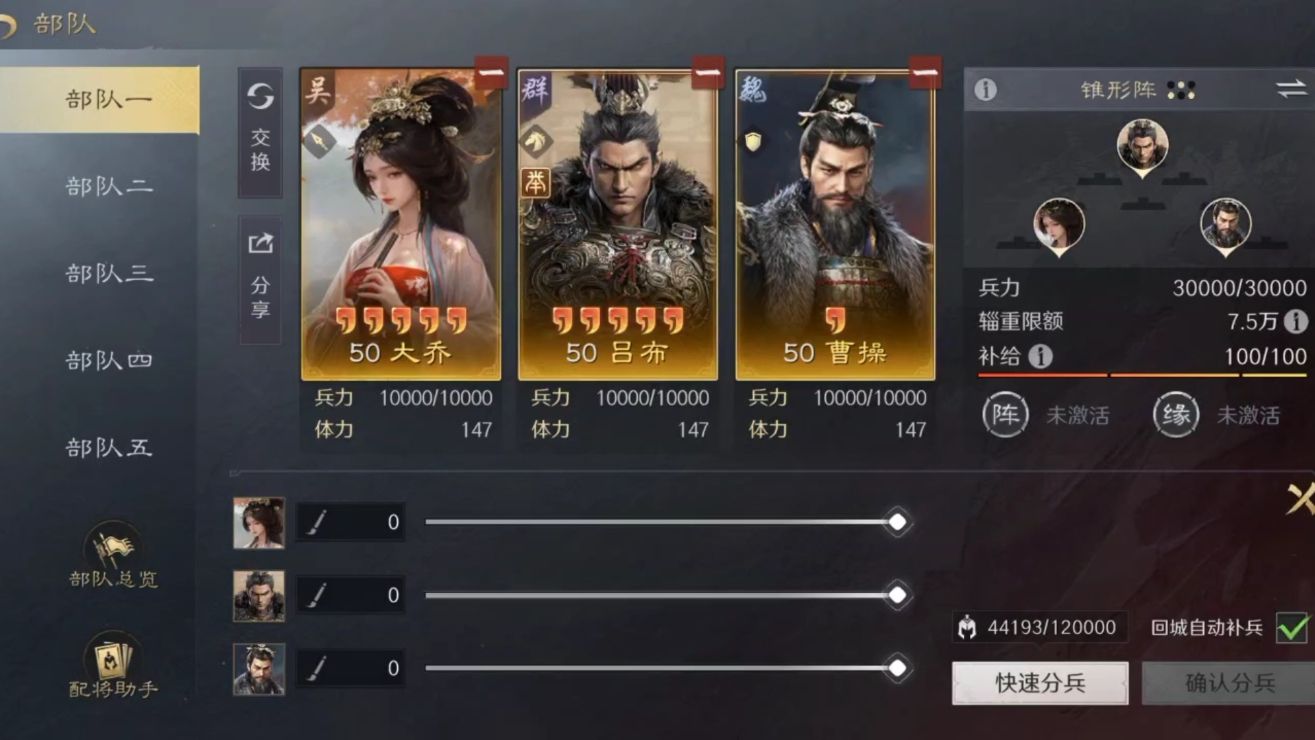Show info for 辎重限额
The height and width of the screenshot is (740, 1315).
(1295, 321)
